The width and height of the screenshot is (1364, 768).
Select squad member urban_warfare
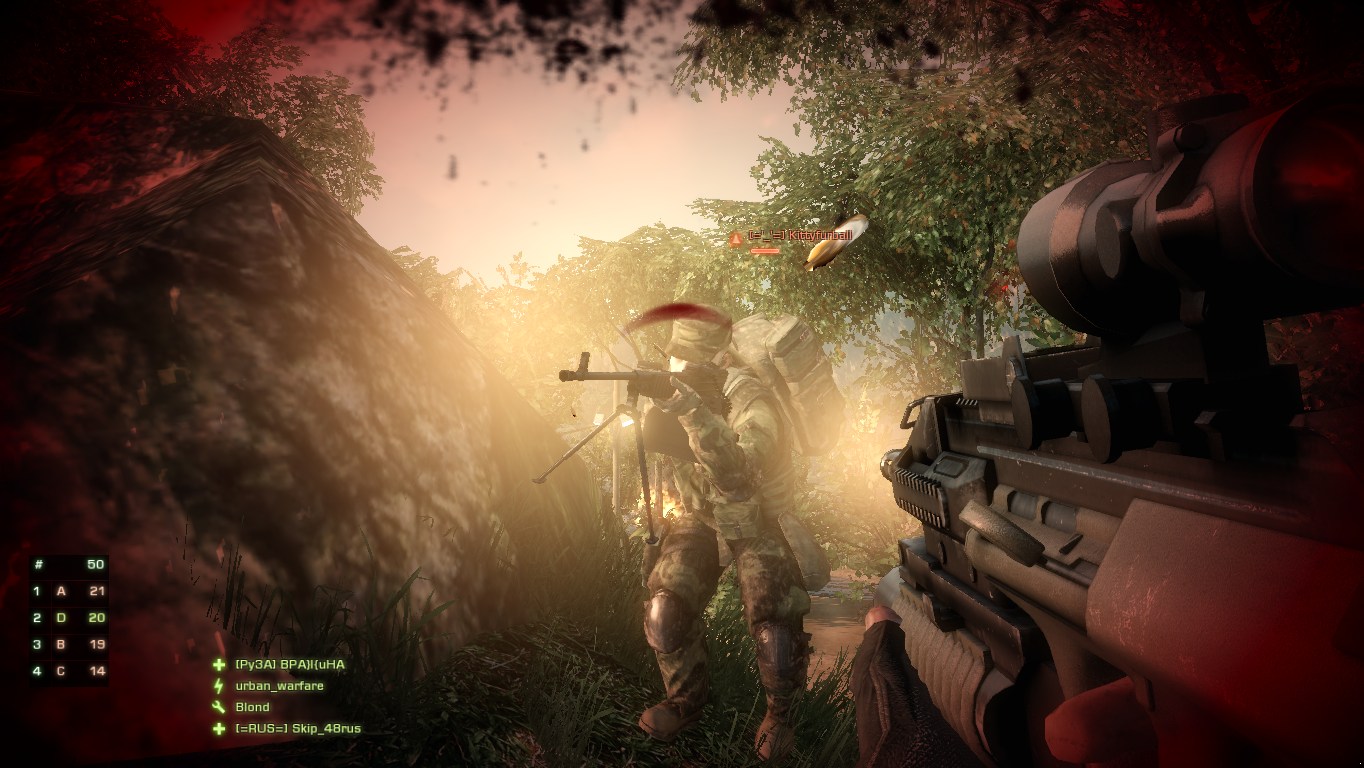click(279, 686)
